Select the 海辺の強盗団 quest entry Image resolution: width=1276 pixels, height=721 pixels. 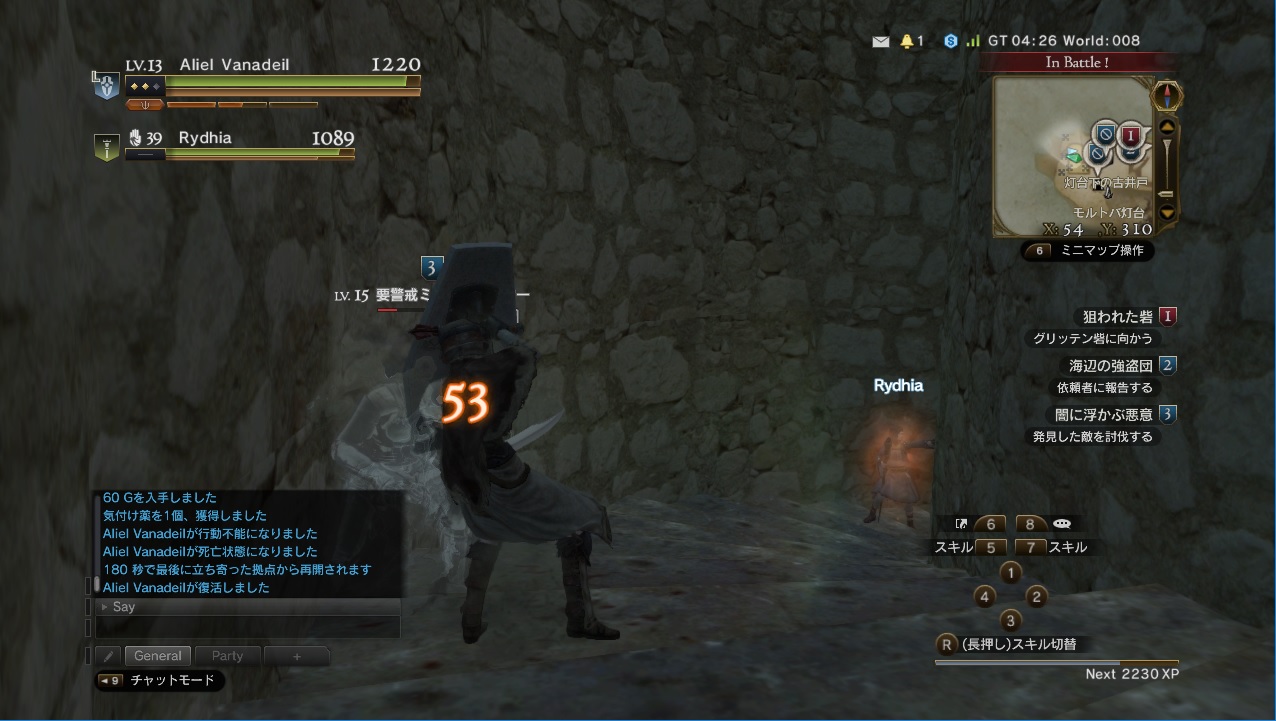1110,365
